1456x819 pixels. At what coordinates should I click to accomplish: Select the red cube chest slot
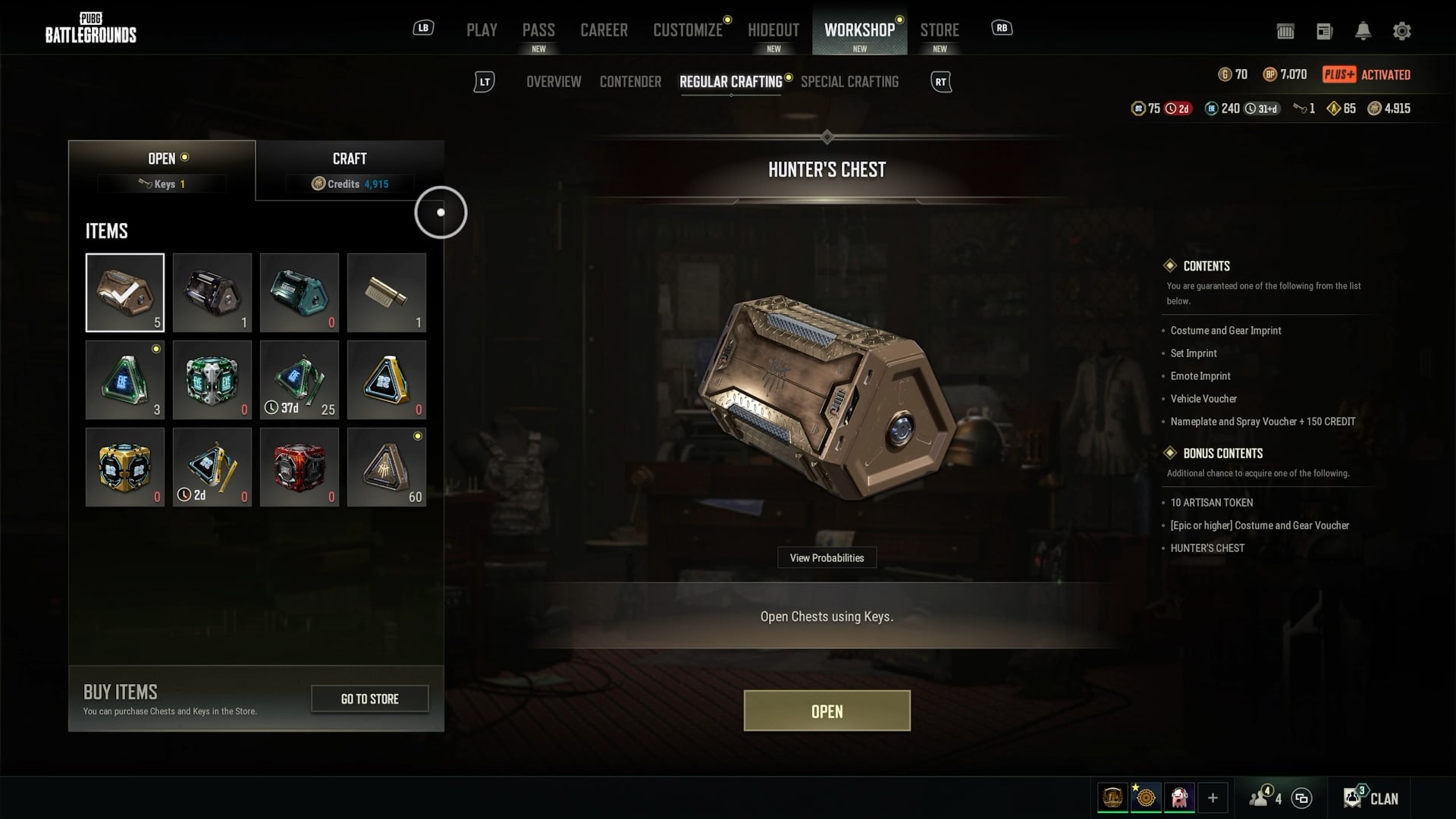(x=300, y=467)
